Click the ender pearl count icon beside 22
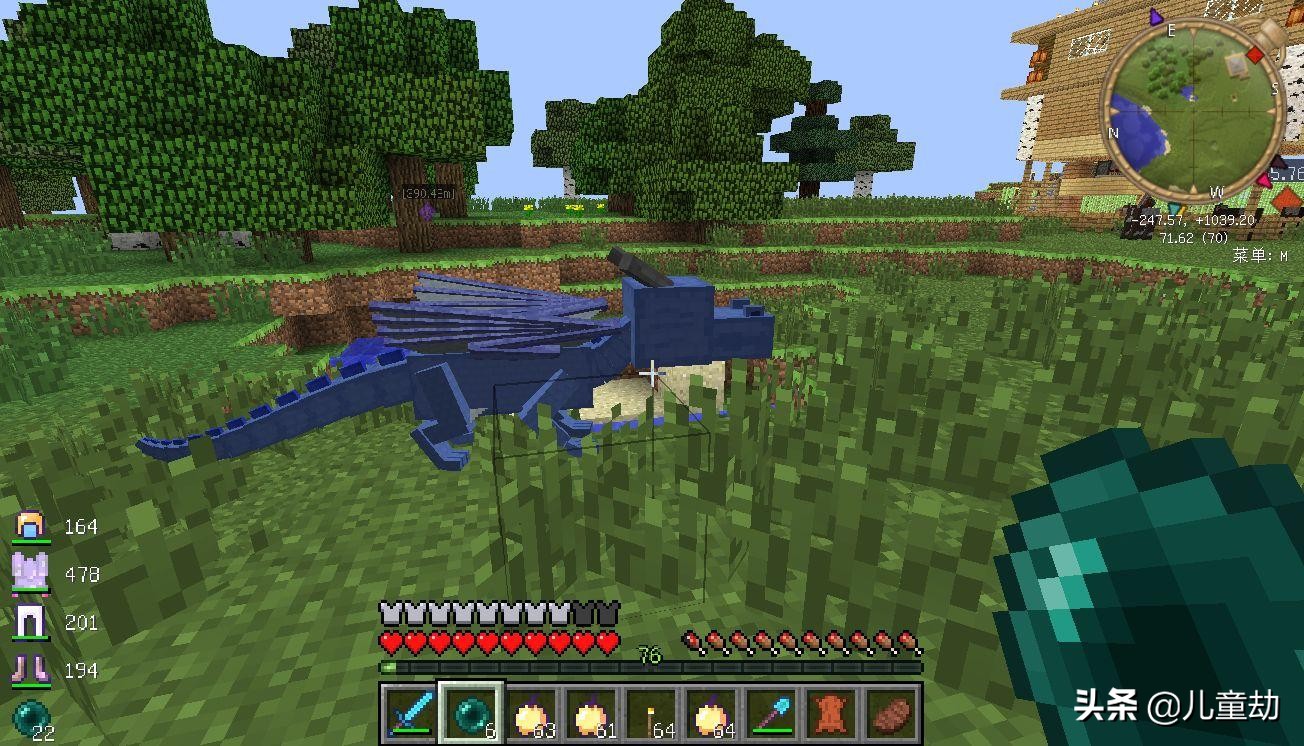This screenshot has width=1304, height=746. pos(28,717)
